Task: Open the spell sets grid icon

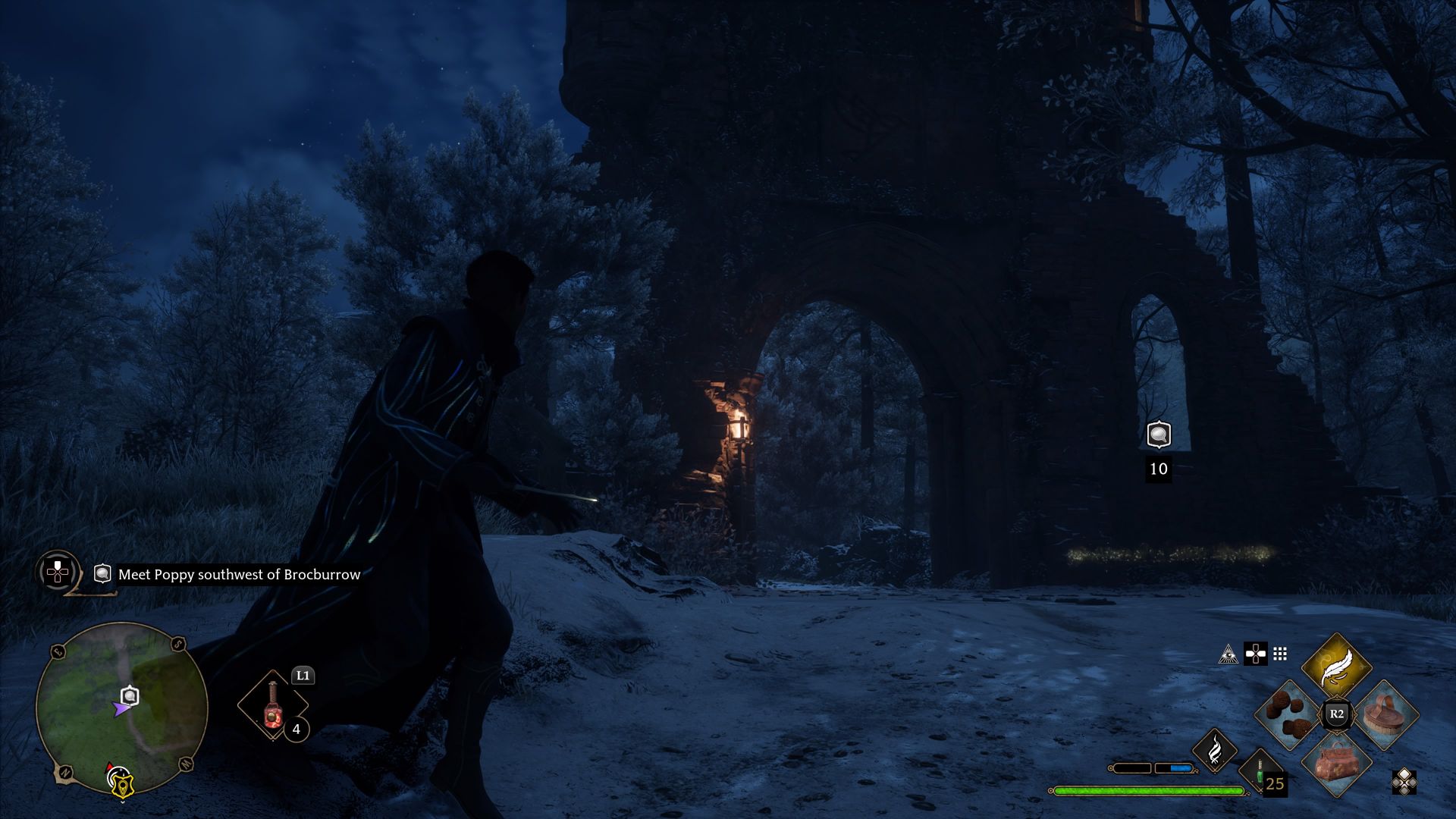Action: tap(1280, 654)
